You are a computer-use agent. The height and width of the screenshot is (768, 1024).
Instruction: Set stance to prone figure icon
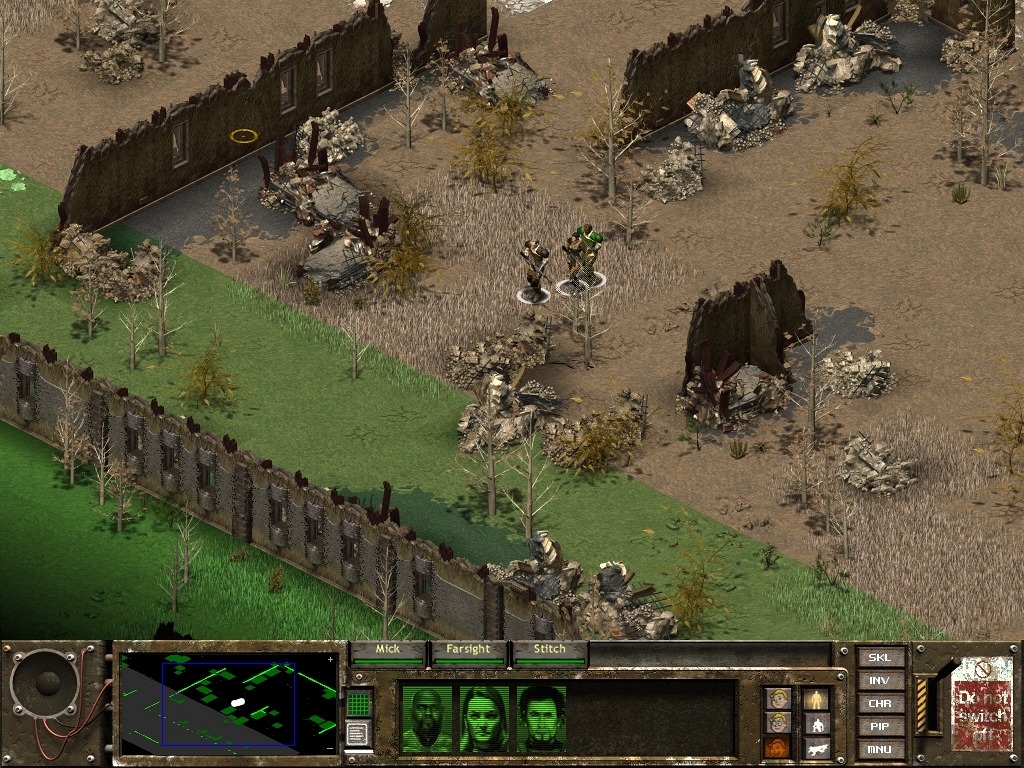(816, 746)
